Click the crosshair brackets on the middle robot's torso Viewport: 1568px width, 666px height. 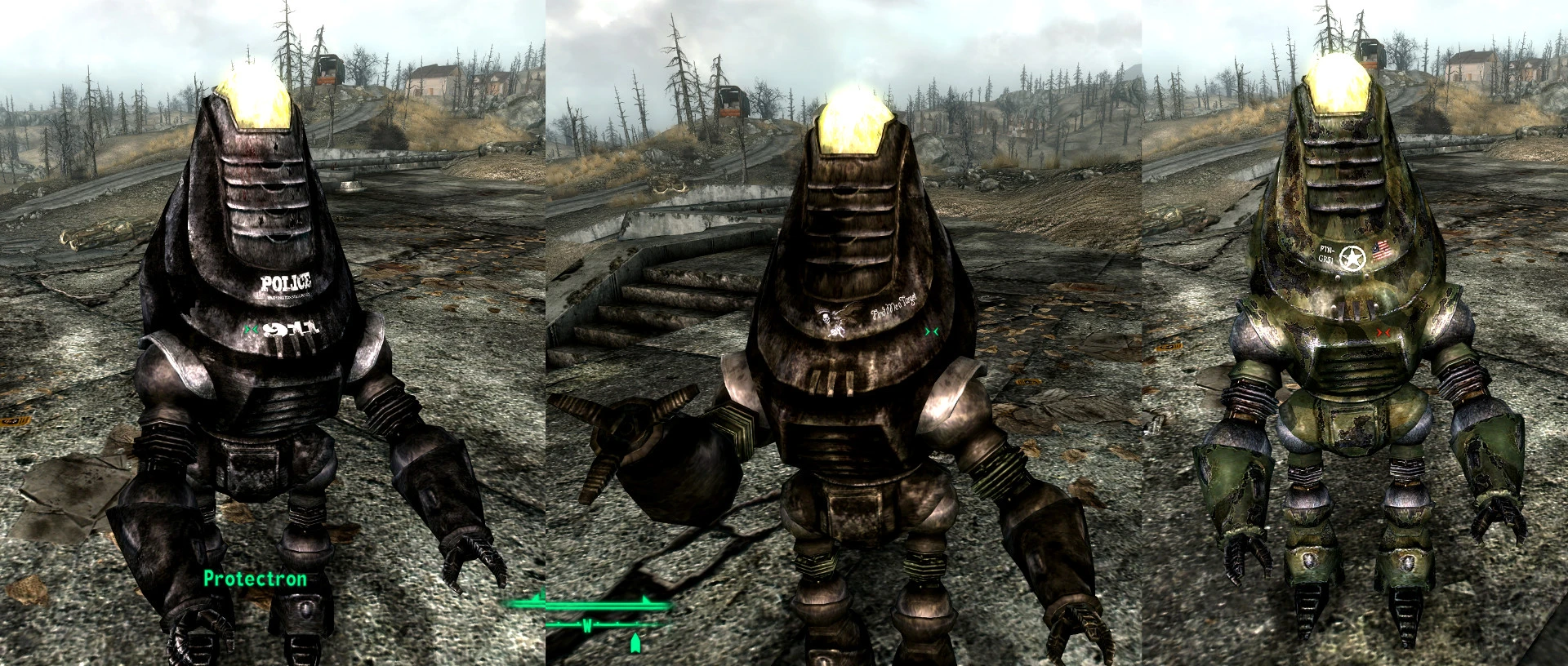(x=931, y=331)
